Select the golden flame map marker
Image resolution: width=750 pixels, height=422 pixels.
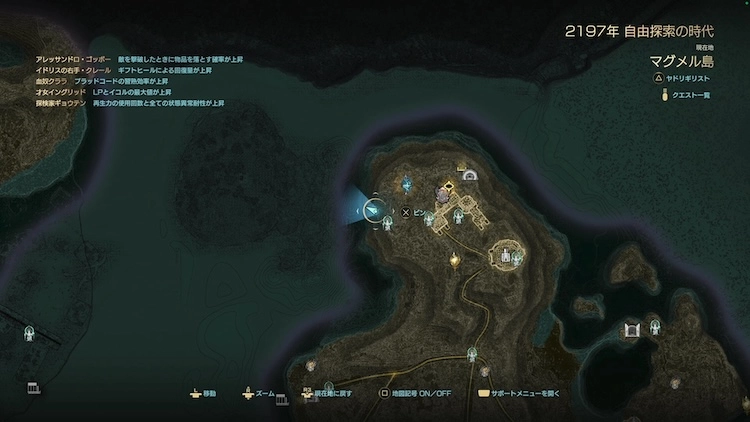coord(455,260)
